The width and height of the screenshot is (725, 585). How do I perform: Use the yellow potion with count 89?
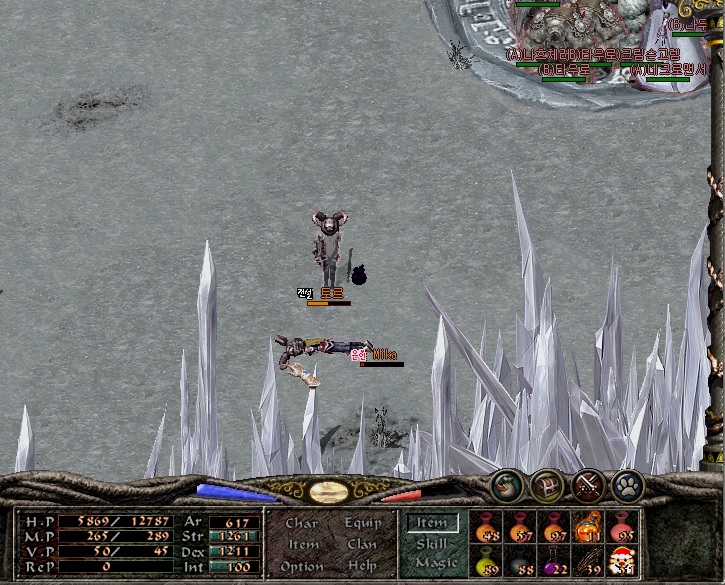pos(487,560)
